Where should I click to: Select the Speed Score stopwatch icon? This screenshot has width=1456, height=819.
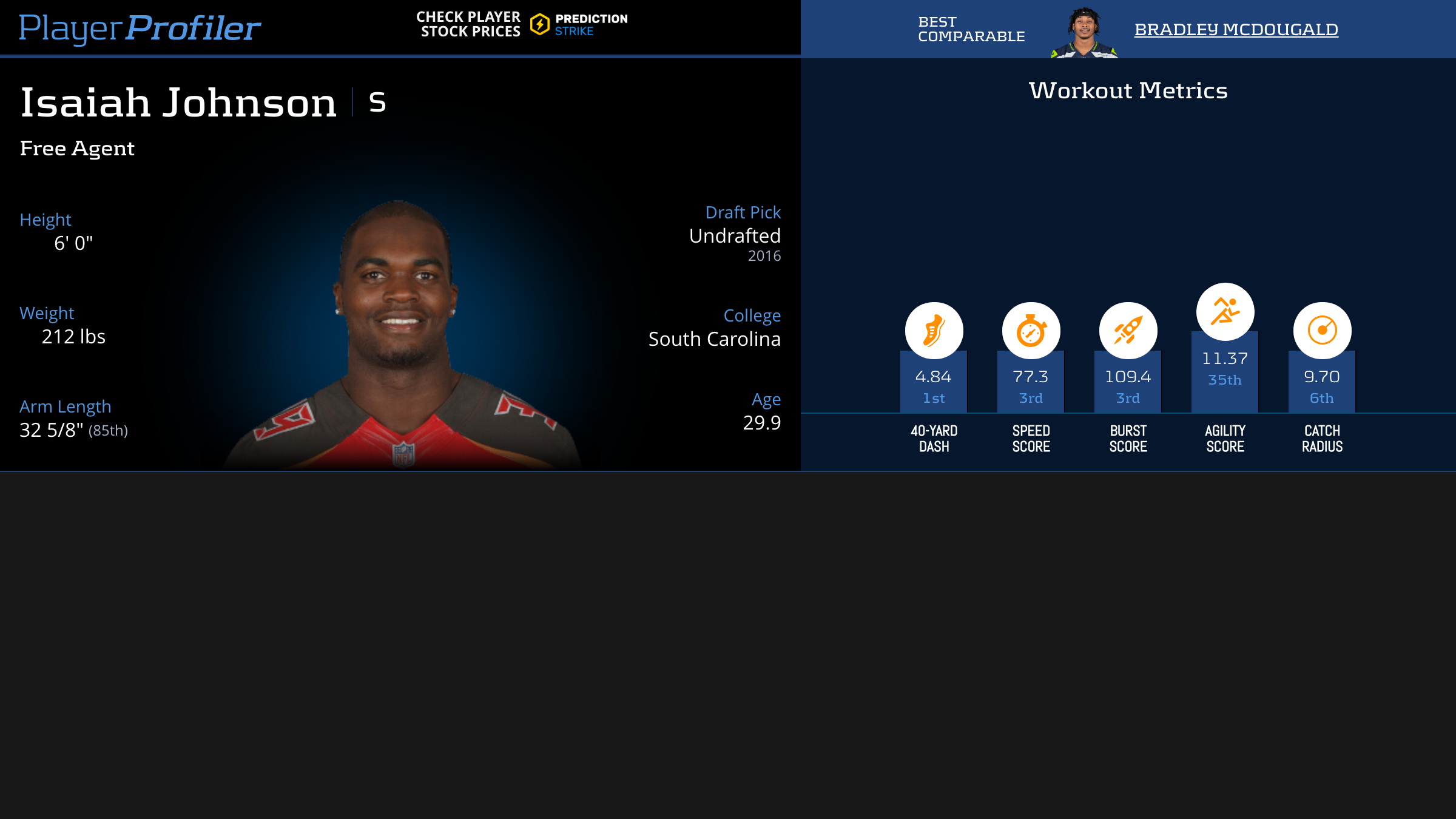pyautogui.click(x=1031, y=331)
